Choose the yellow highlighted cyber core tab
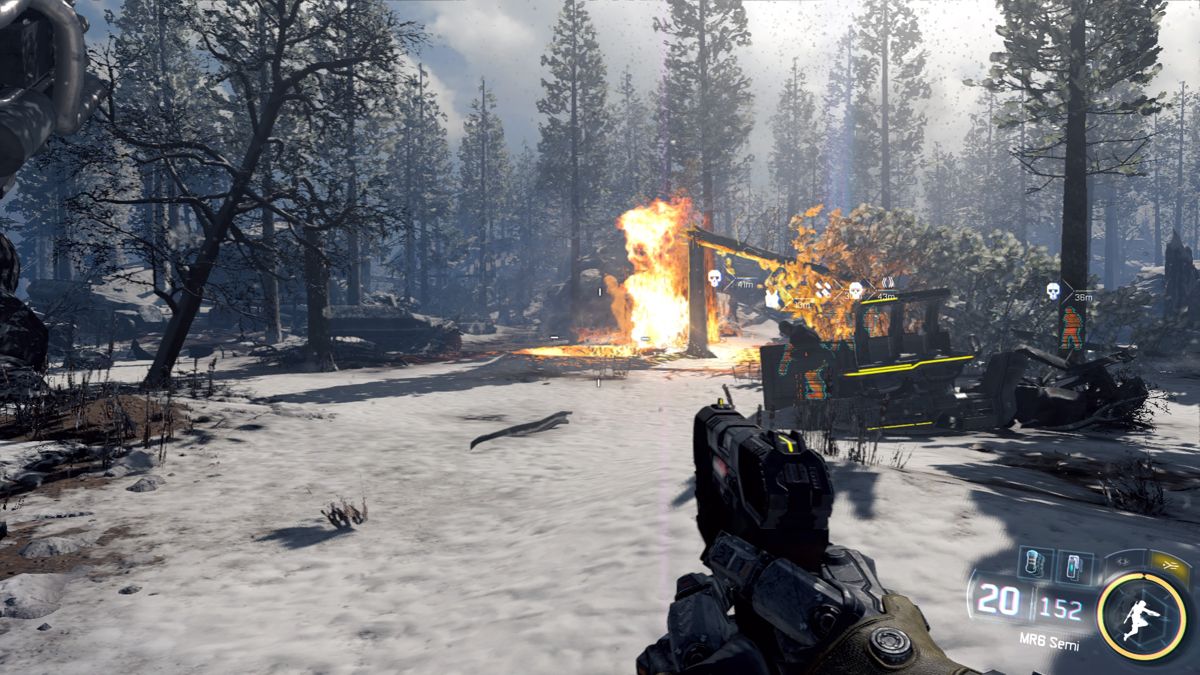This screenshot has height=675, width=1200. (1168, 565)
